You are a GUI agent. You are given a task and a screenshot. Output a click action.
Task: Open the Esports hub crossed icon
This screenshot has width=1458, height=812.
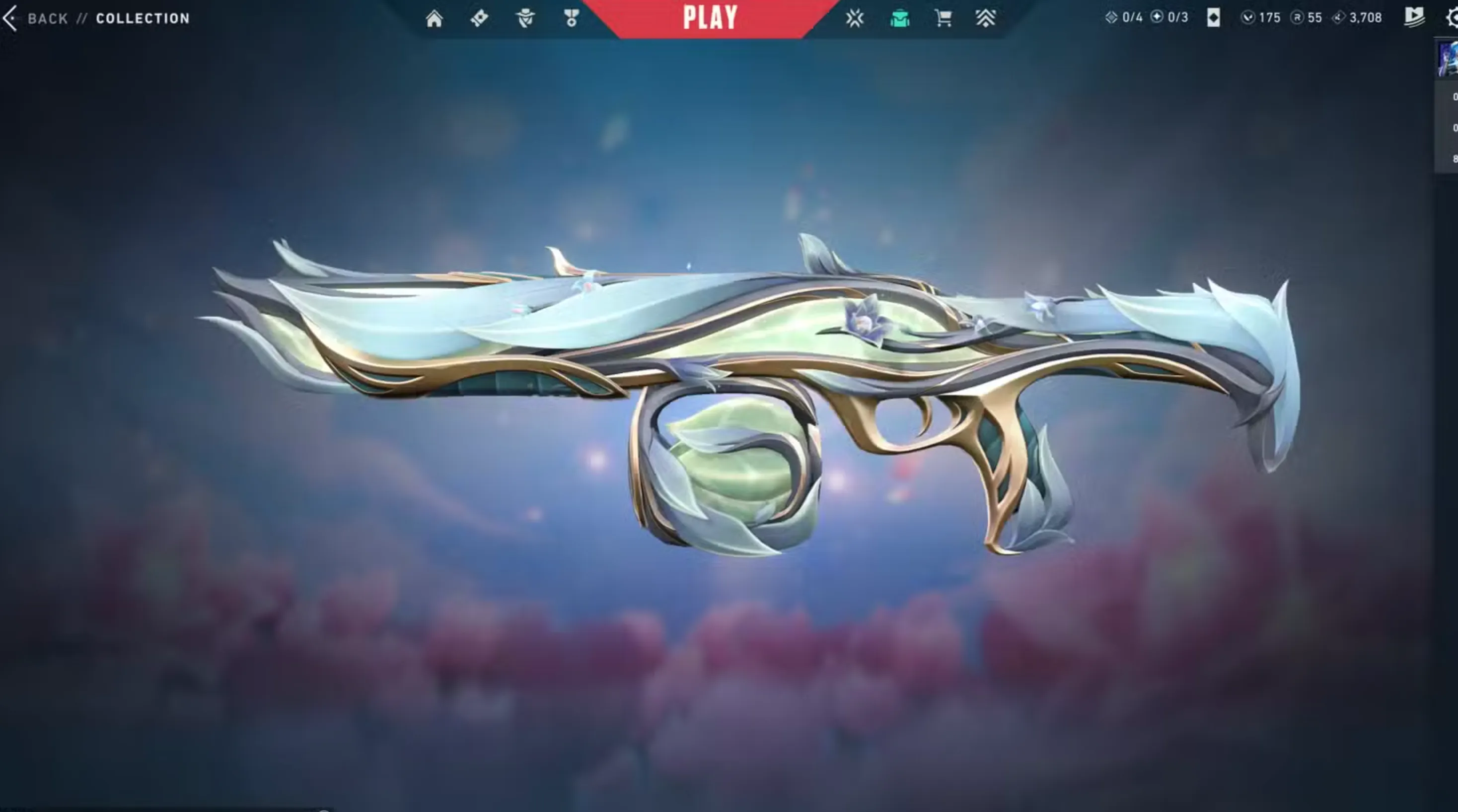coord(855,19)
